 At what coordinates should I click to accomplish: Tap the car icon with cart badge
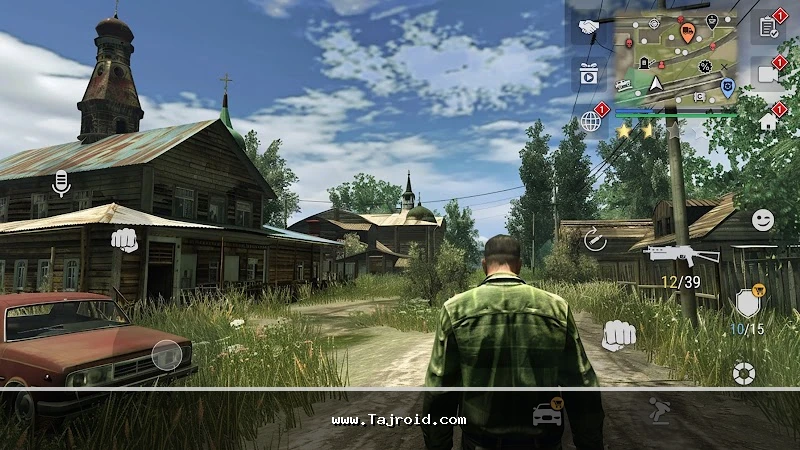[547, 413]
